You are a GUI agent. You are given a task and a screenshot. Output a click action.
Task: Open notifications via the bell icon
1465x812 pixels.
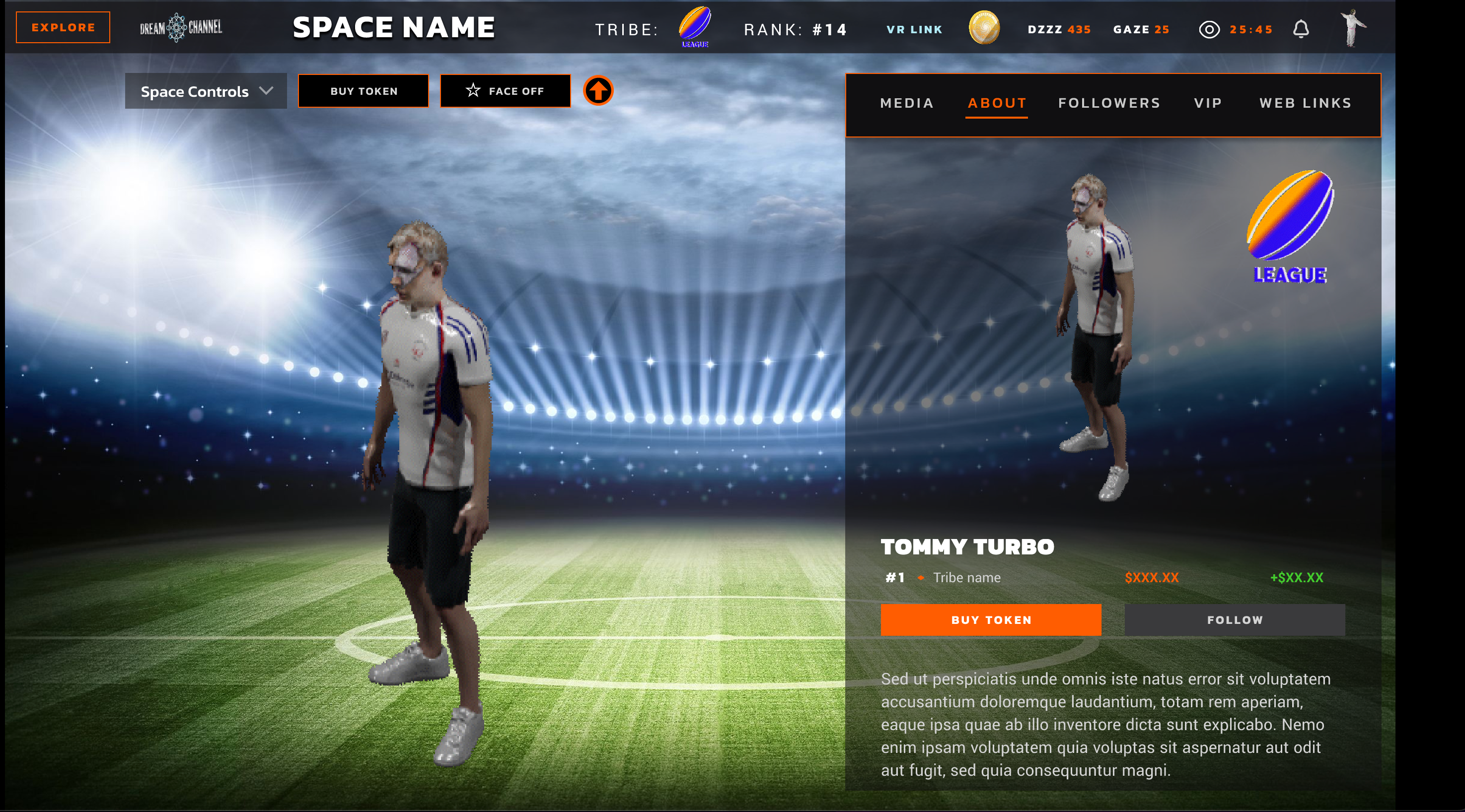pos(1302,28)
